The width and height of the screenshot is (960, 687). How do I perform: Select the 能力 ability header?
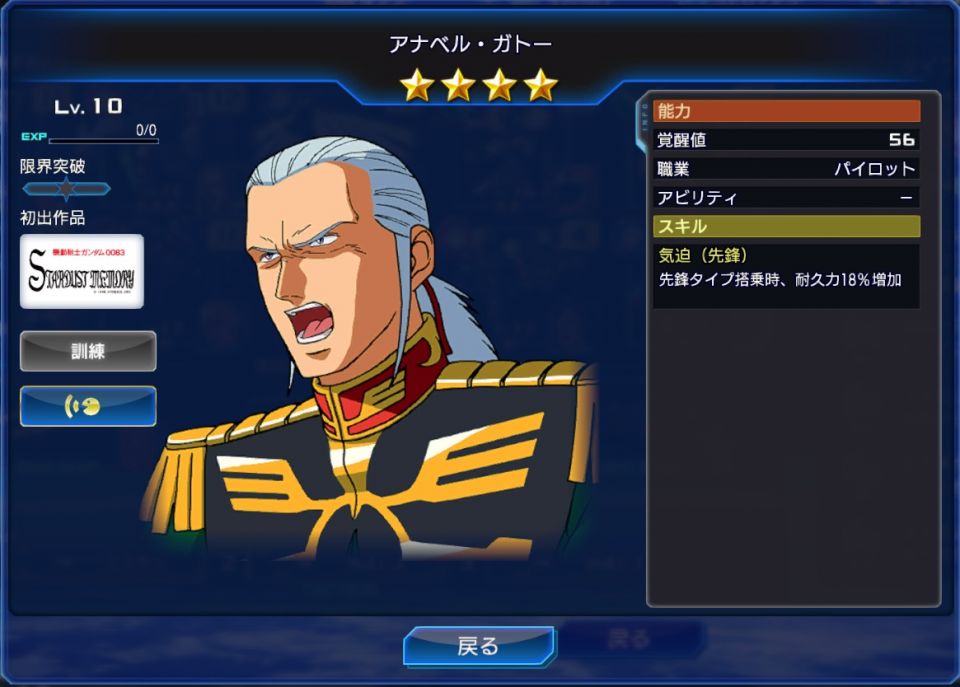(x=786, y=111)
